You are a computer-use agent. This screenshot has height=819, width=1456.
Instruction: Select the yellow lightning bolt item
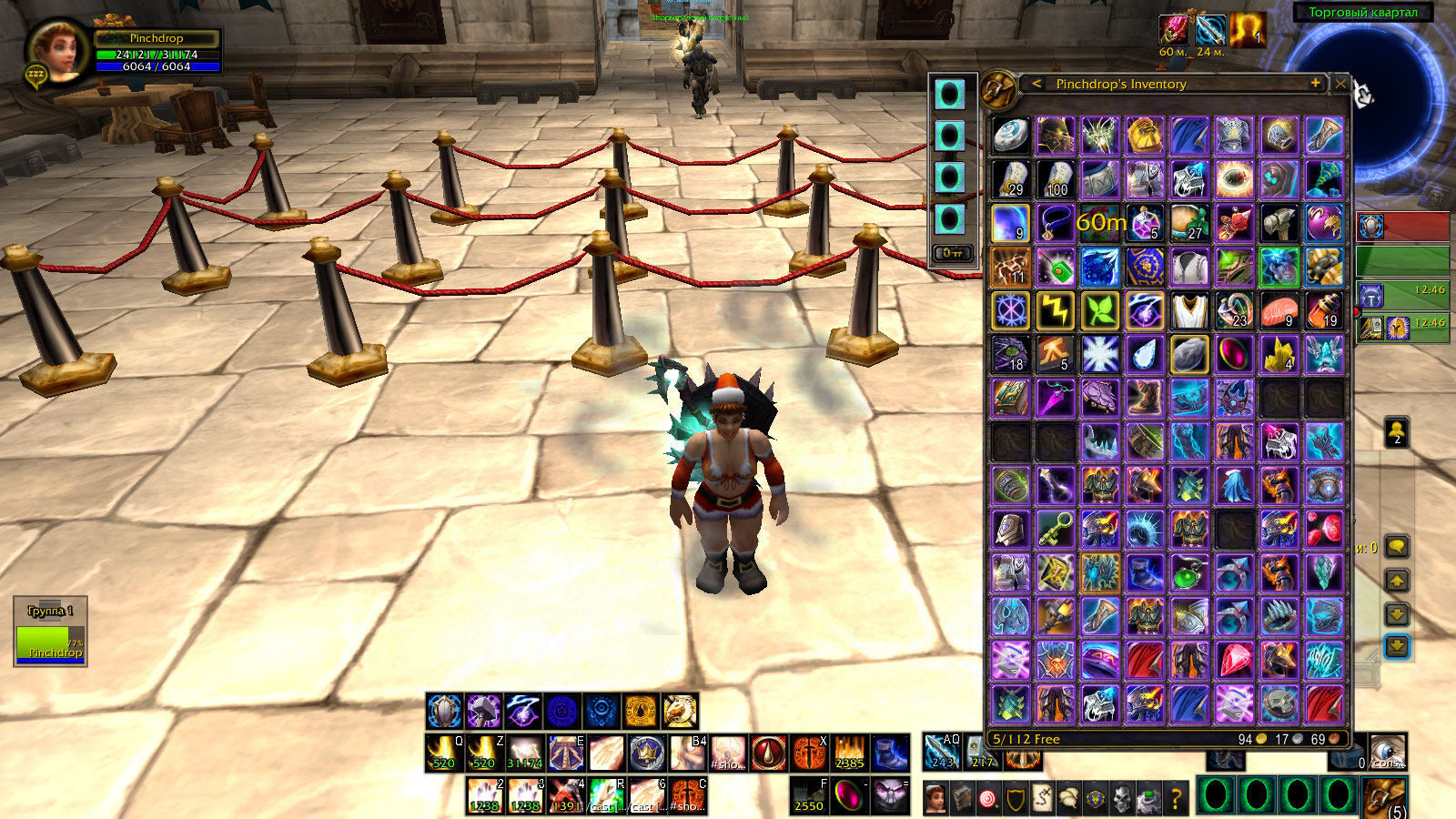[1056, 311]
